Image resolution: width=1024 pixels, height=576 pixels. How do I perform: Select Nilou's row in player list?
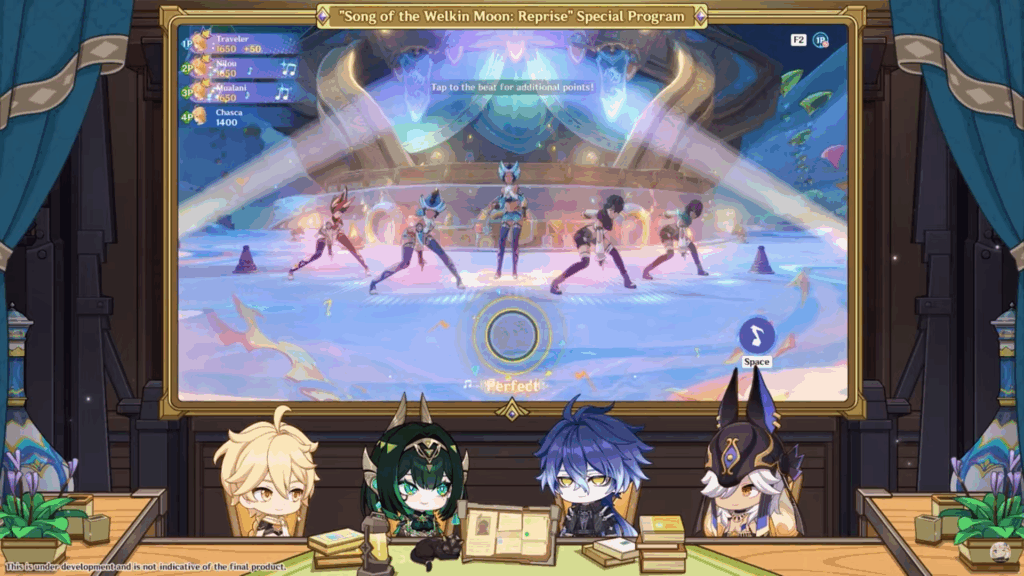pyautogui.click(x=240, y=68)
